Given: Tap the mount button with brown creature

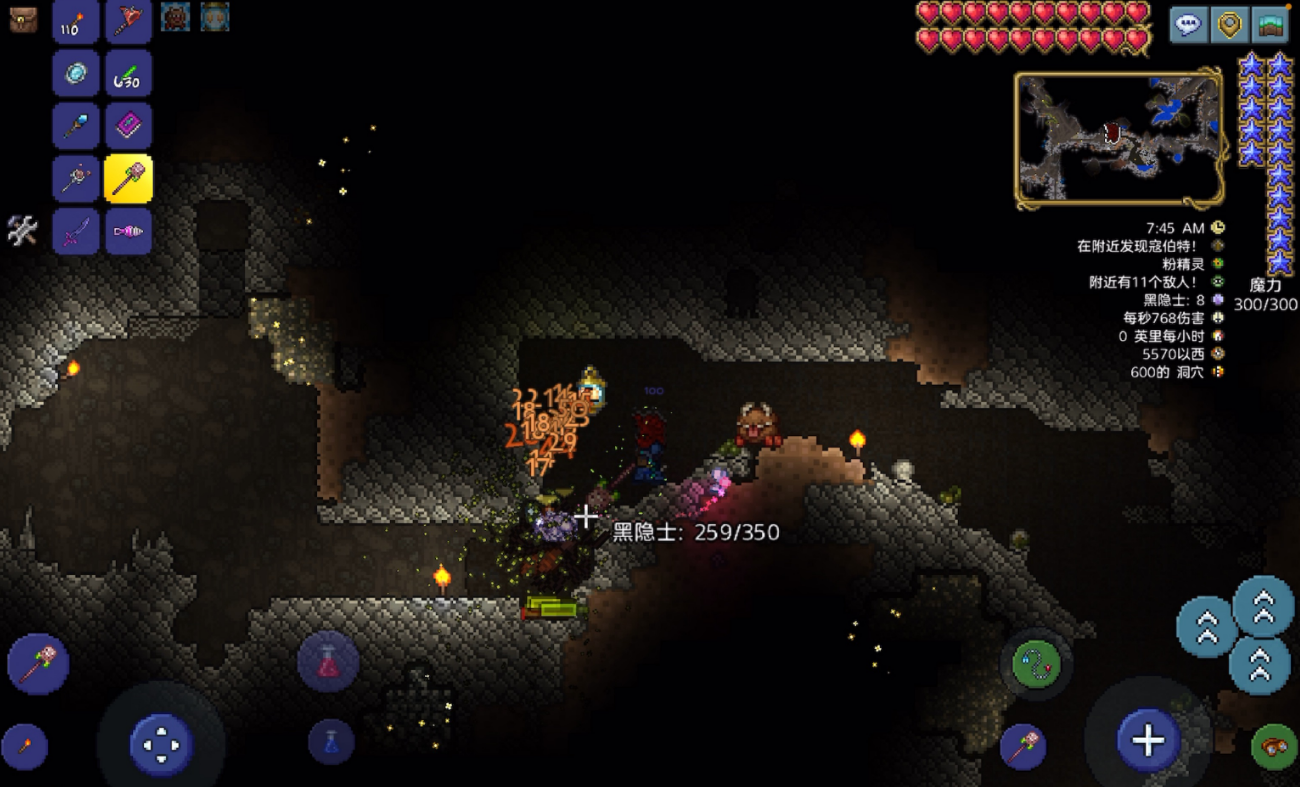Looking at the screenshot, I should (x=1274, y=746).
